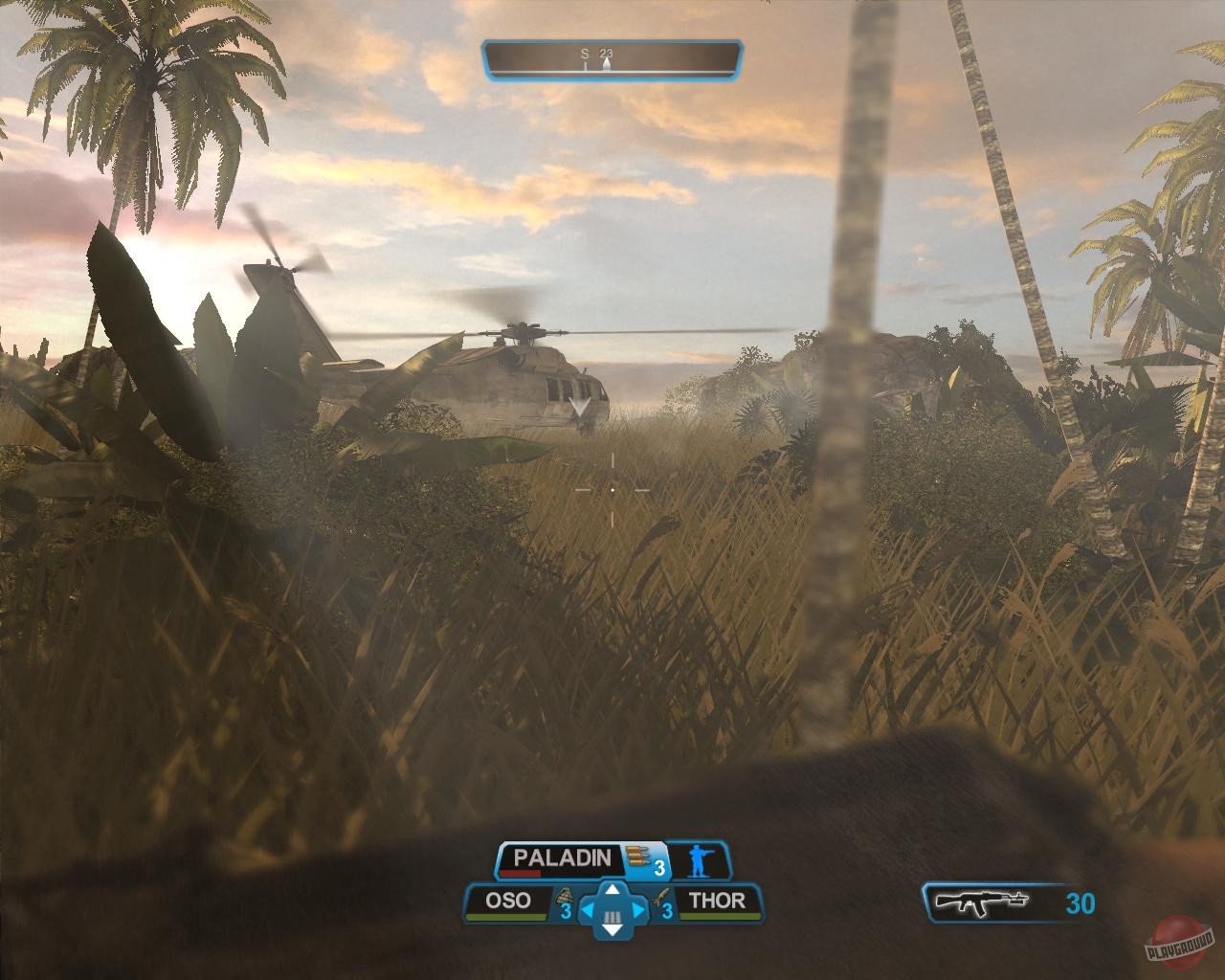
Task: Click Paladin's bullet ammo icon
Action: (635, 856)
